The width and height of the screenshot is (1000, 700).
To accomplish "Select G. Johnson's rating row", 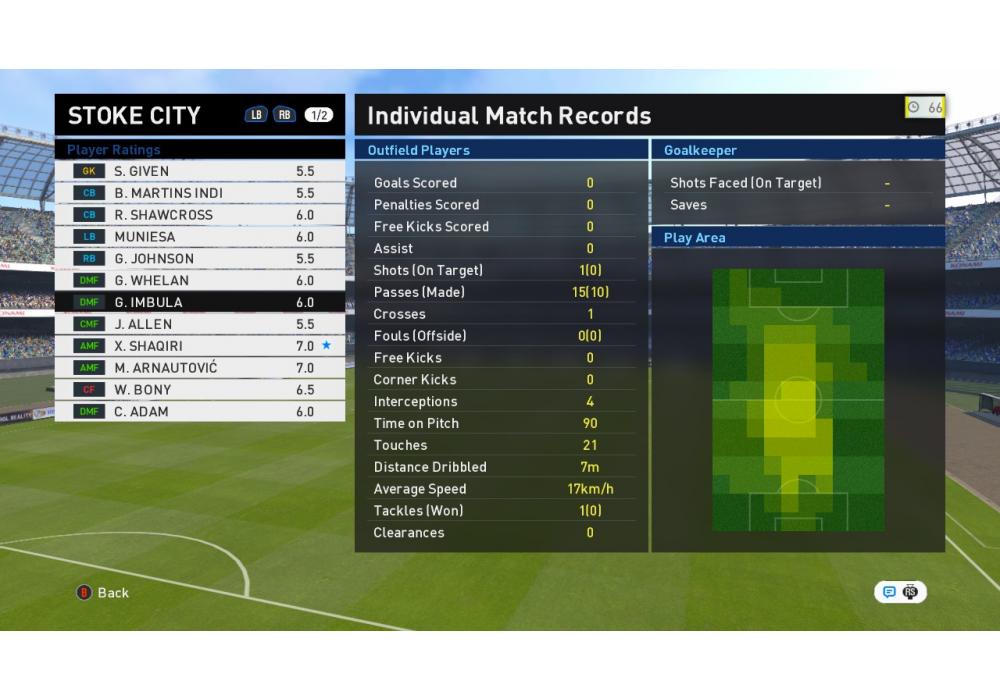I will point(200,259).
